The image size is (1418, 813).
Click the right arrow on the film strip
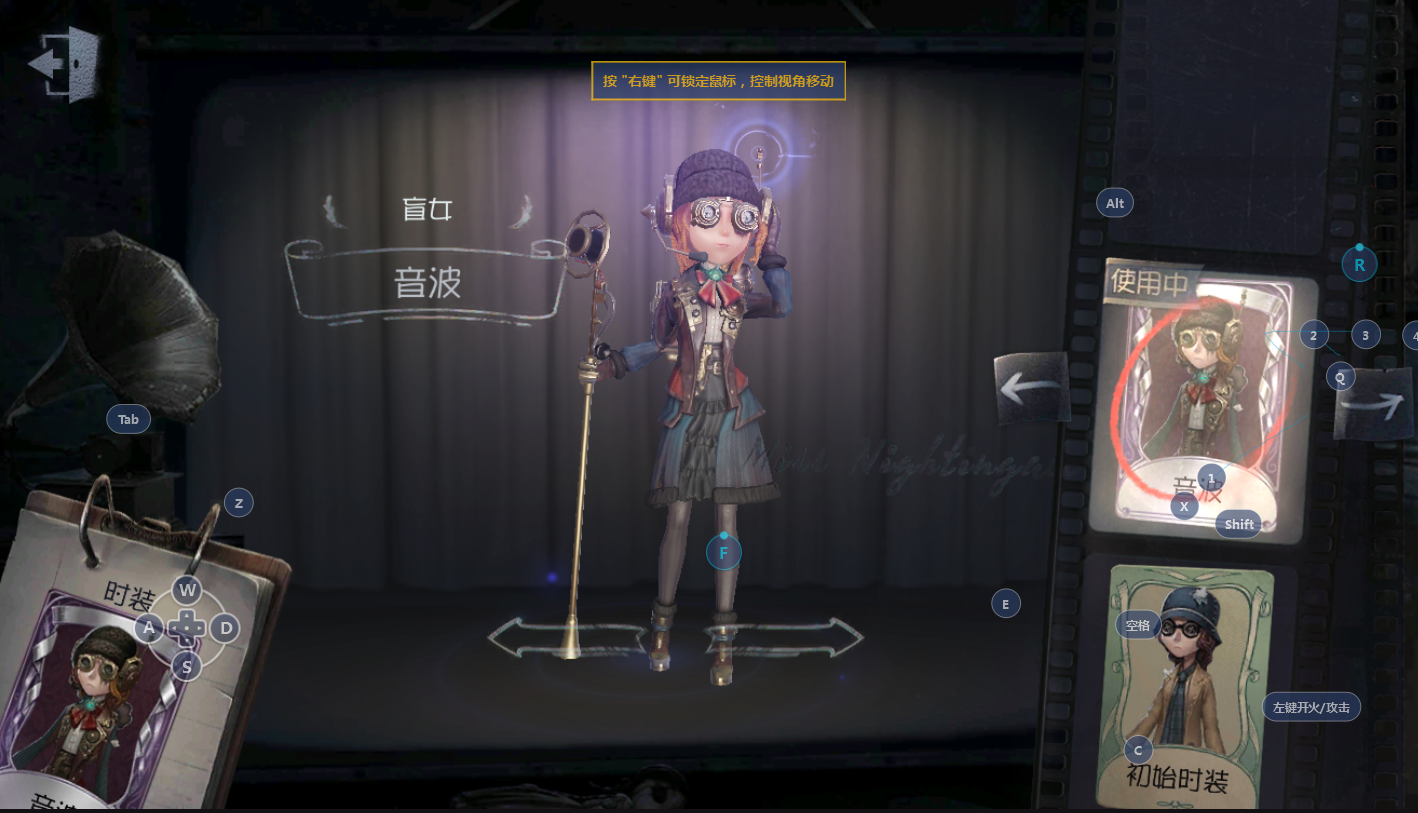pyautogui.click(x=1373, y=404)
